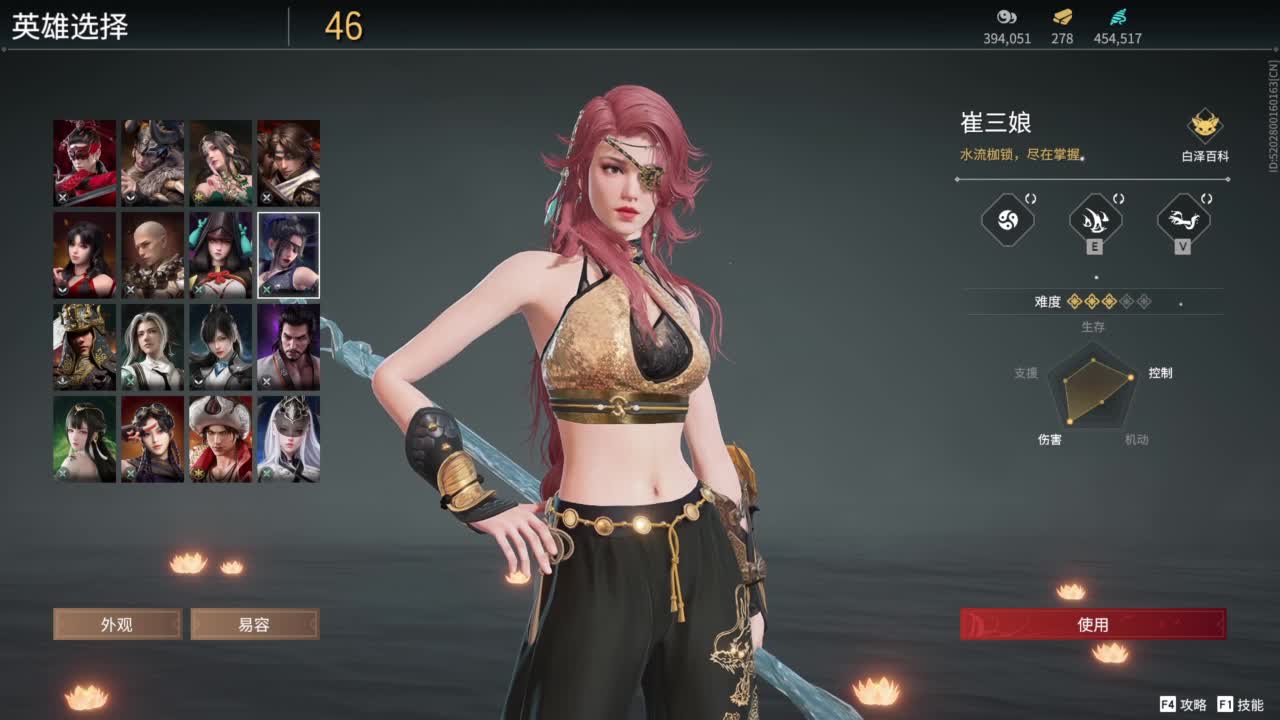This screenshot has height=720, width=1280.
Task: Expand details for the E skill
Action: [1118, 199]
